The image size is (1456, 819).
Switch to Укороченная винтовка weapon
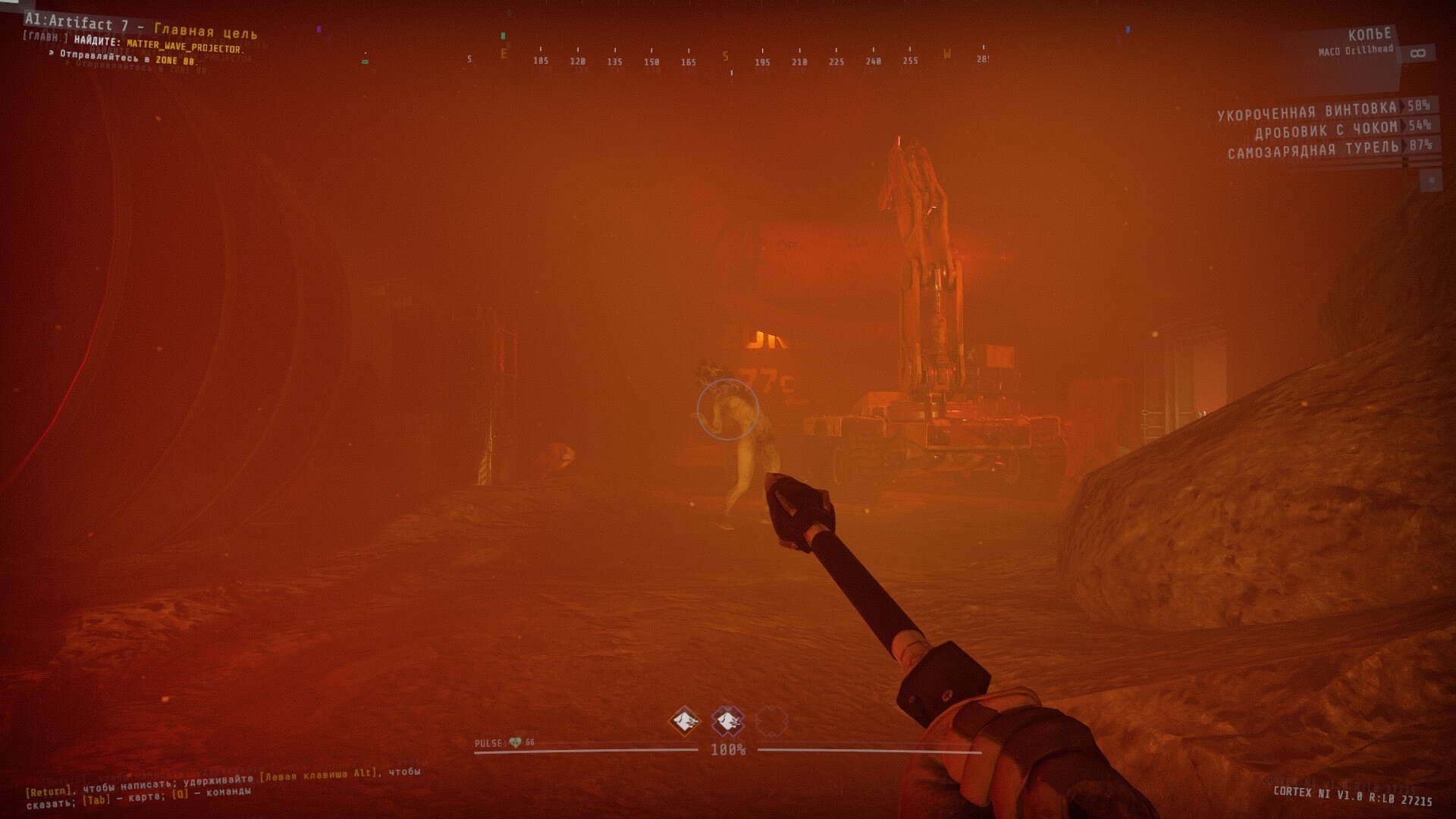coord(1307,111)
